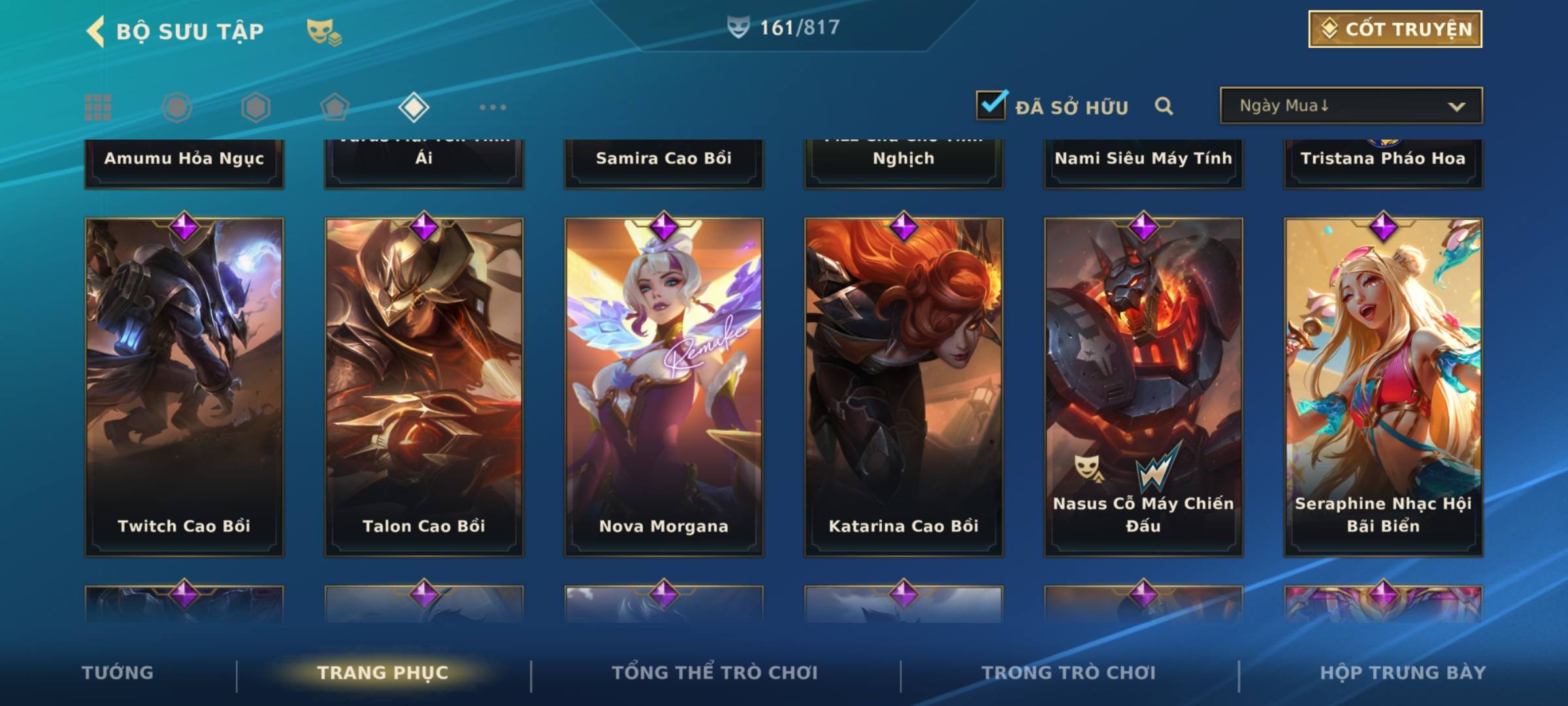Select the grid all-rarities filter icon
This screenshot has width=1568, height=706.
(x=98, y=107)
